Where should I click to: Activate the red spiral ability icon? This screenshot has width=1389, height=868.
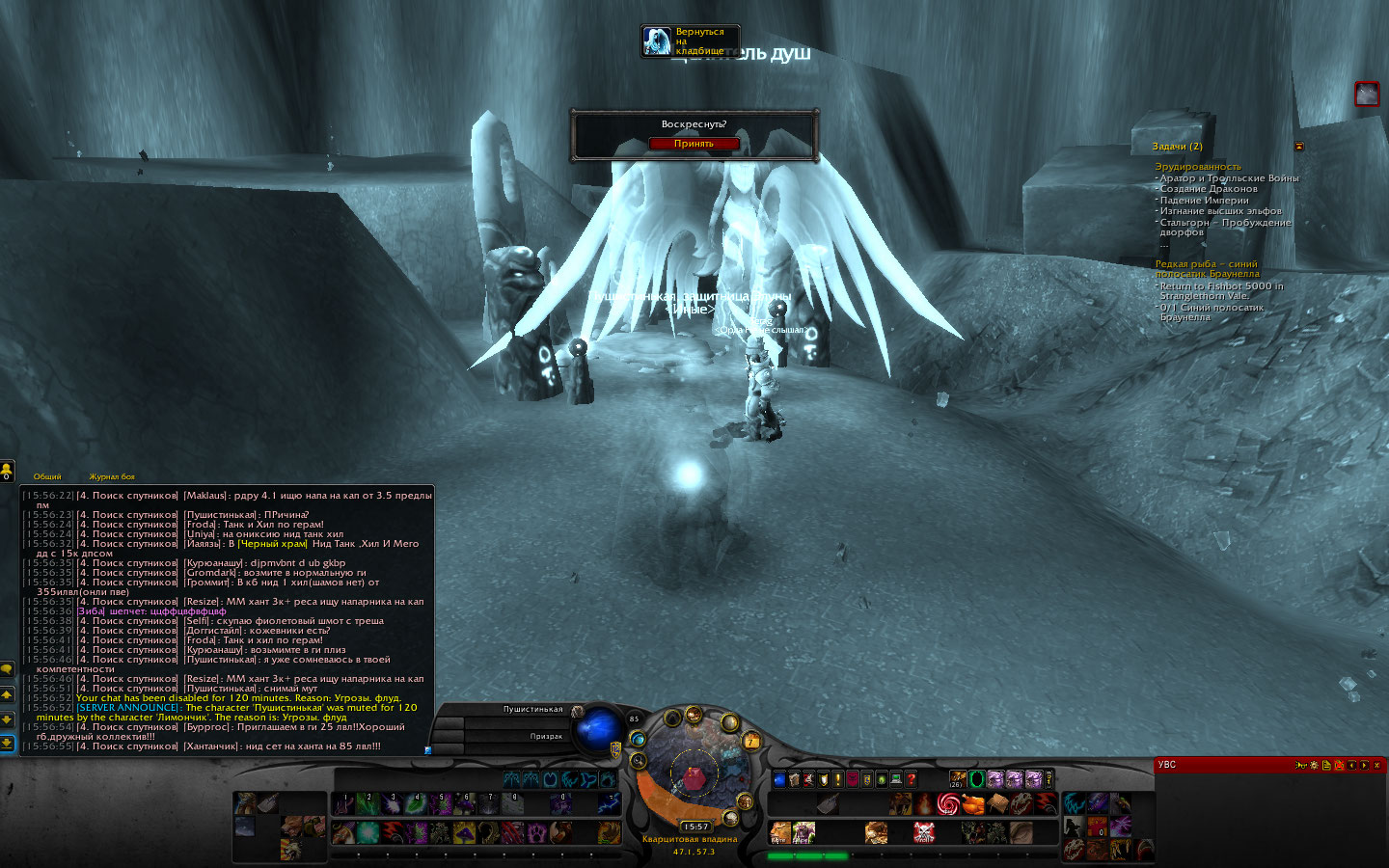(948, 803)
